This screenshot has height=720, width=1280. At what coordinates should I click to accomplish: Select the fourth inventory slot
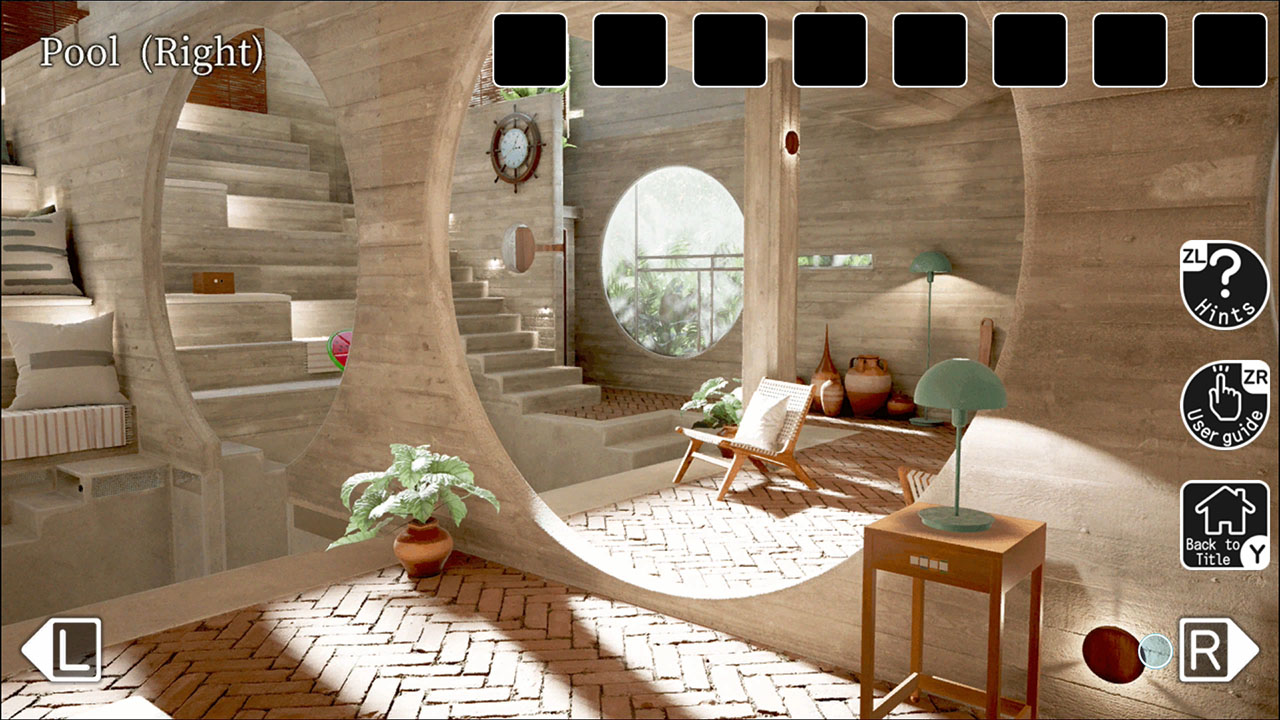point(828,47)
